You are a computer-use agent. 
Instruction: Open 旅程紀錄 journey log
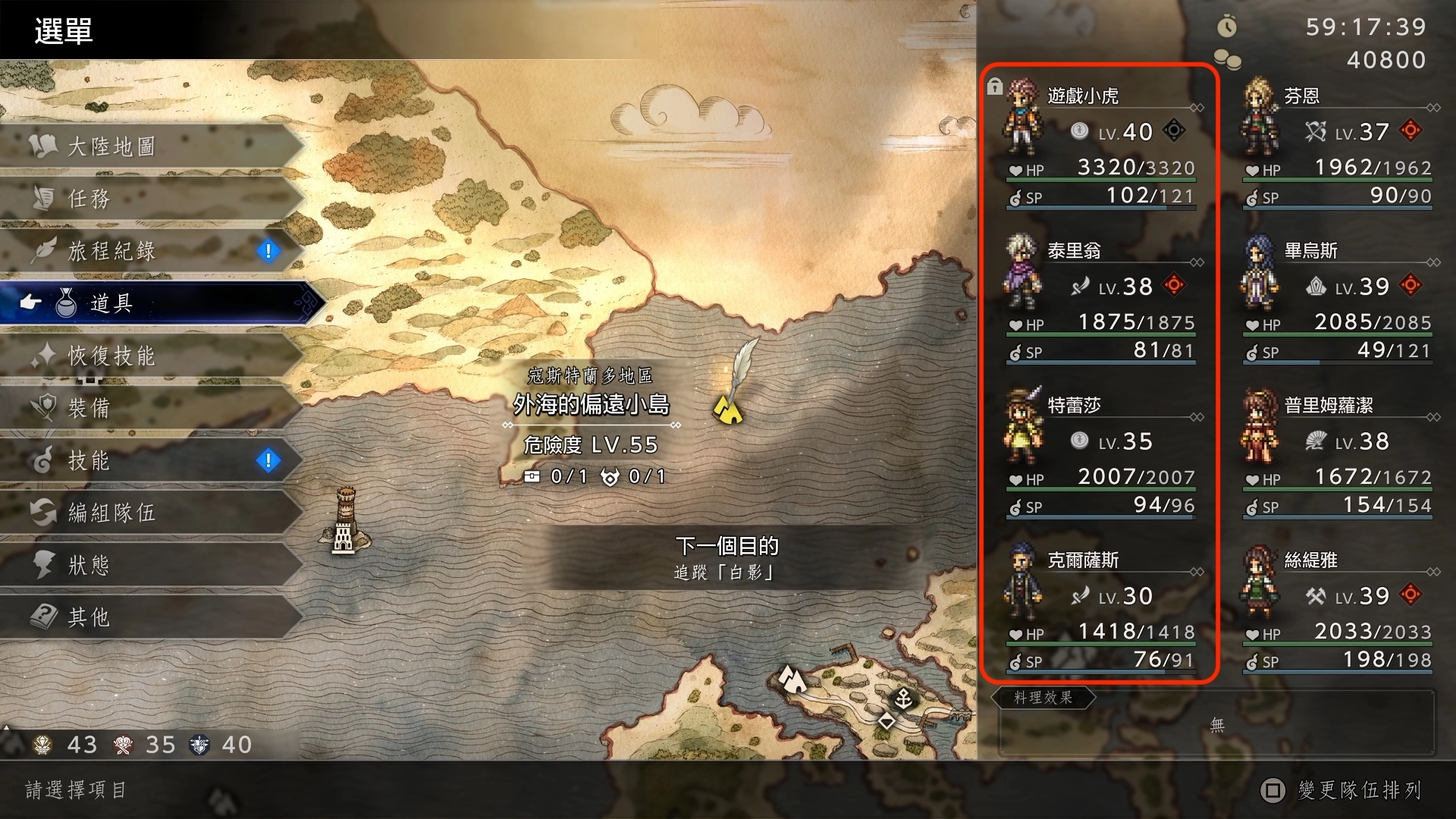[x=152, y=251]
